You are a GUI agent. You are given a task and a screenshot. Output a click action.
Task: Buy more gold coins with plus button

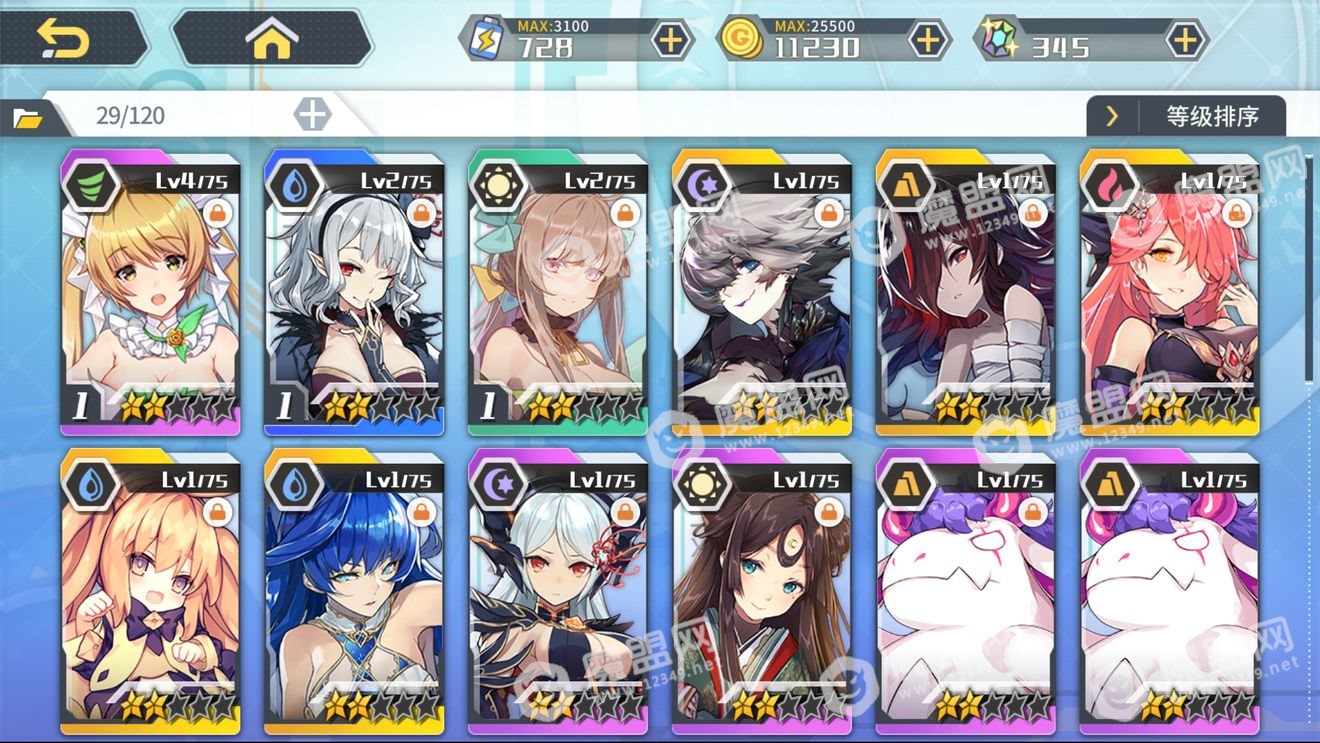(927, 40)
